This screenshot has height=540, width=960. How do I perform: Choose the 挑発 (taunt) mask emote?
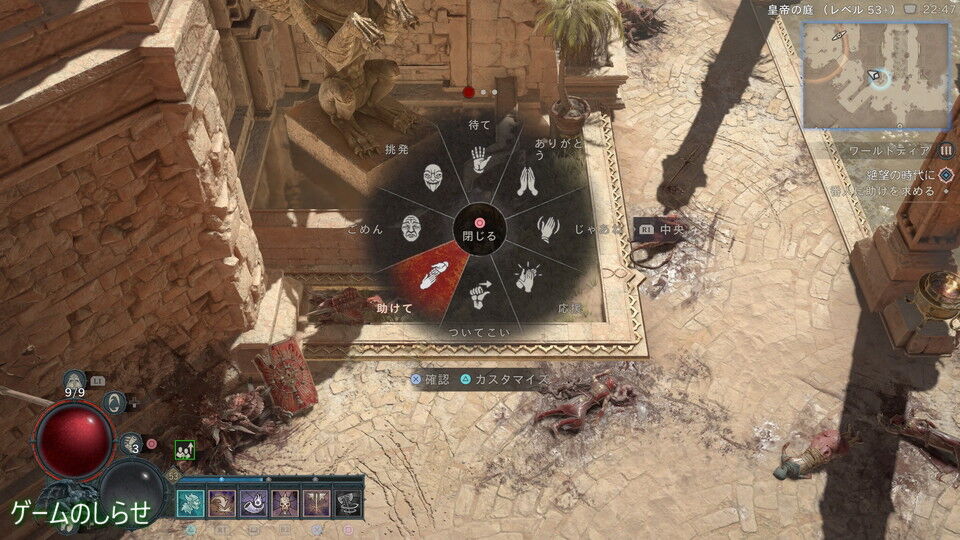click(432, 181)
